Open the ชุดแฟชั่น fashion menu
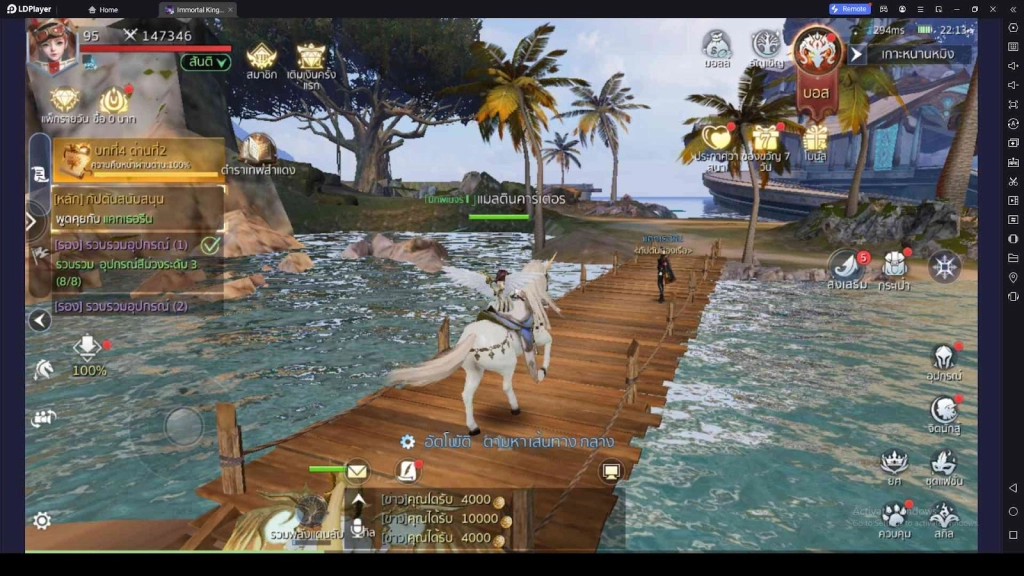Image resolution: width=1024 pixels, height=576 pixels. point(943,465)
